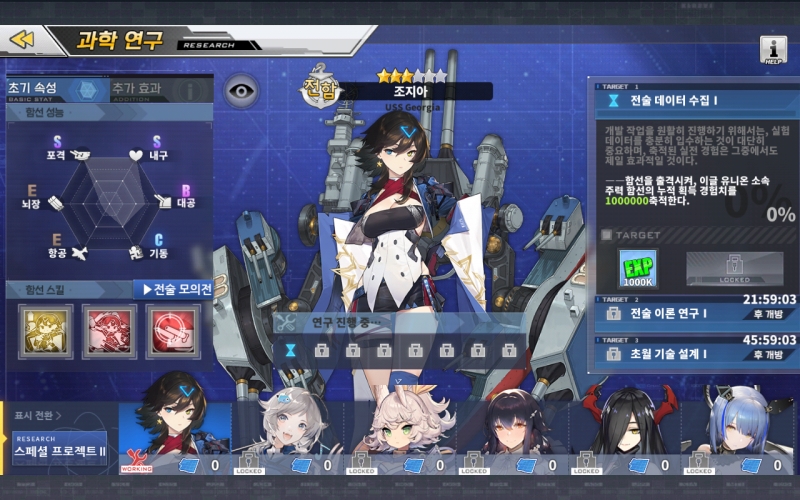The height and width of the screenshot is (500, 800).
Task: Click the EXP 1000K target reward icon
Action: 638,270
